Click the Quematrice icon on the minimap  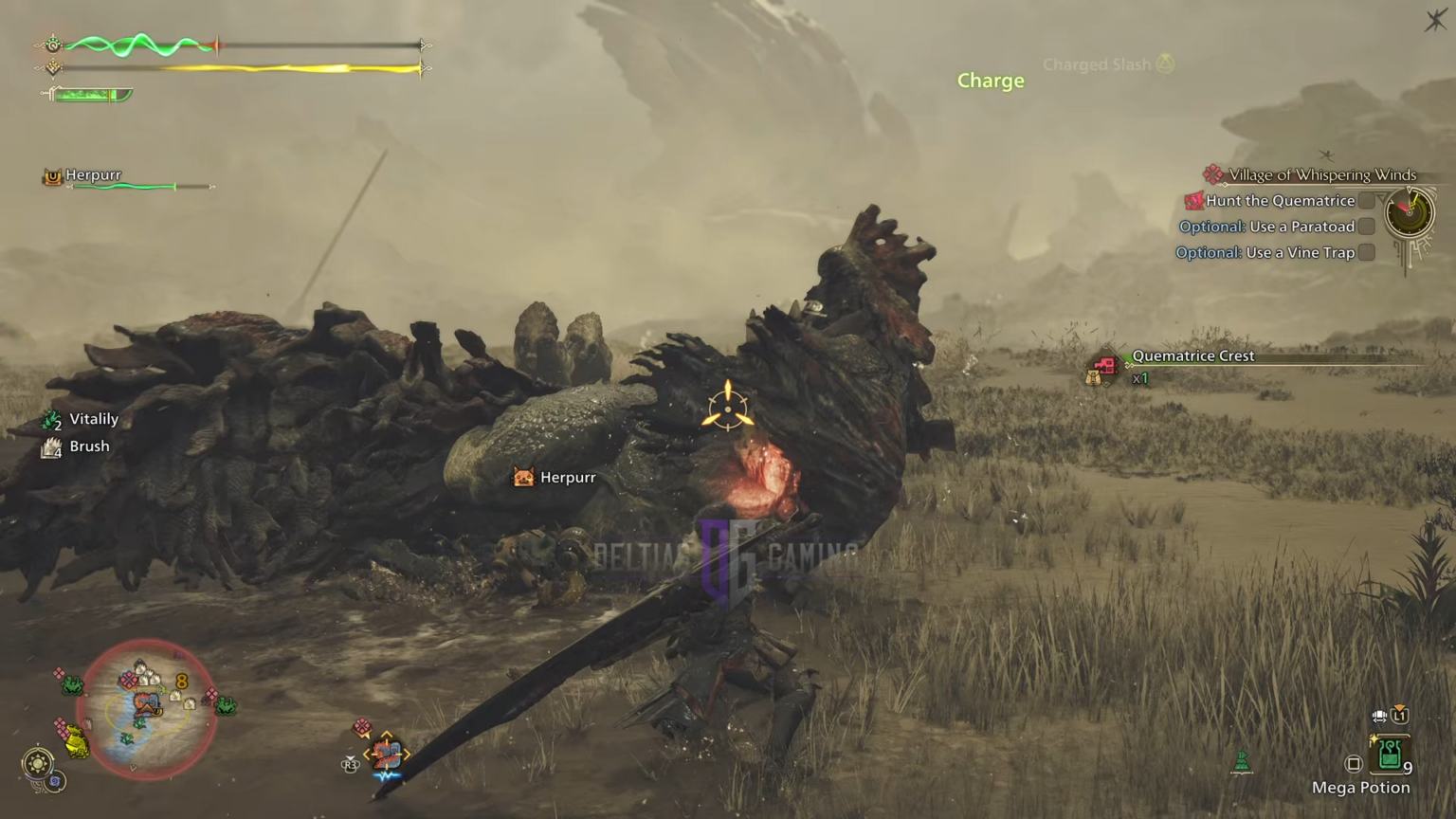144,703
